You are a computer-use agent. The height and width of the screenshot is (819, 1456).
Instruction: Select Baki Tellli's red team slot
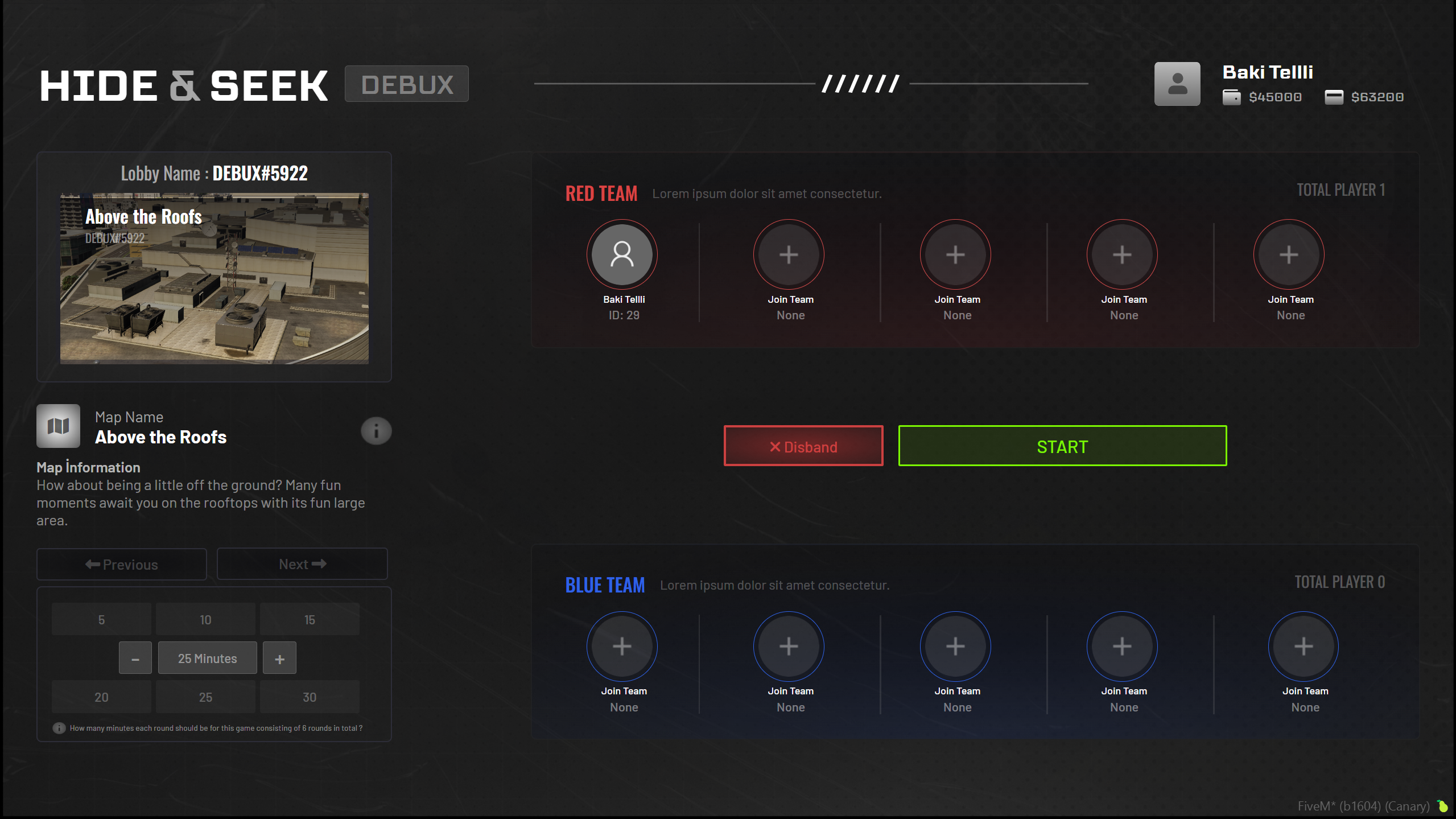622,254
